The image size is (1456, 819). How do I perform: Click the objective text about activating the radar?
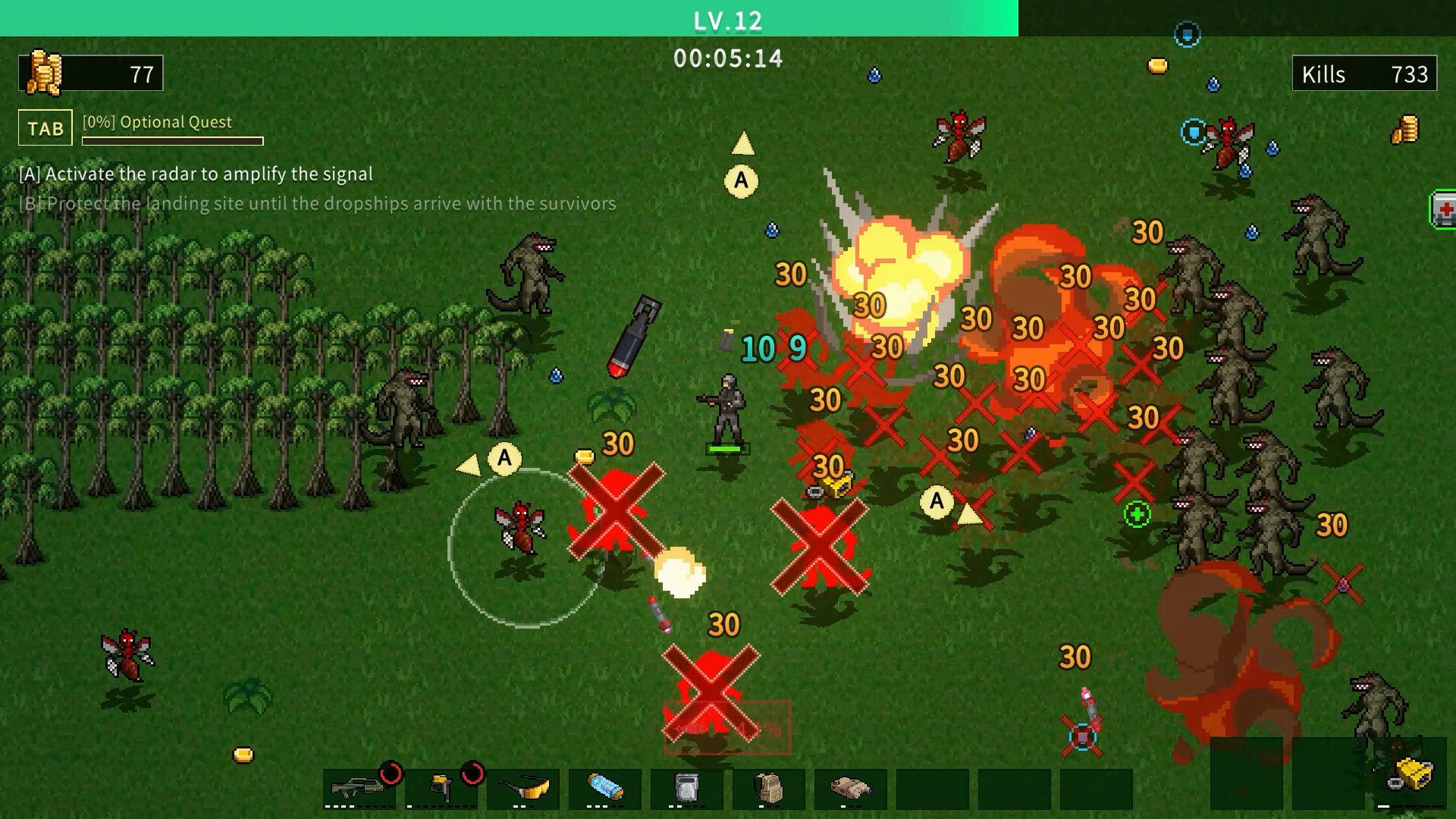[x=195, y=174]
